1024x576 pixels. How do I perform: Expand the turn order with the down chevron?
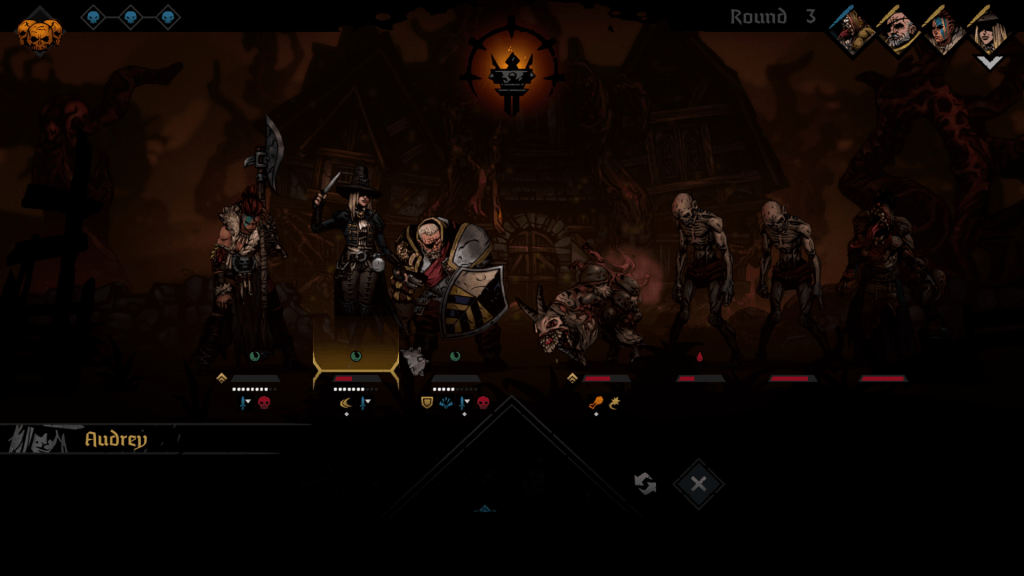click(989, 62)
